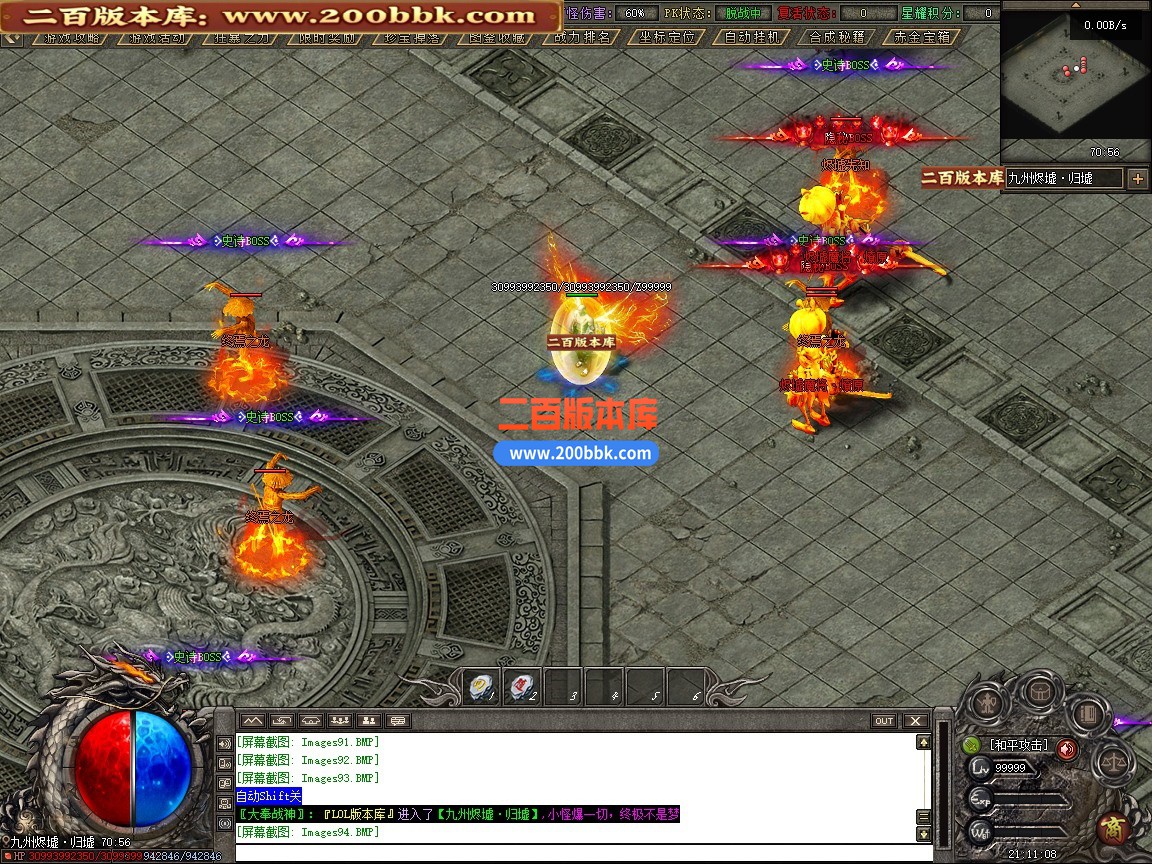Click the chat text input field

click(580, 851)
